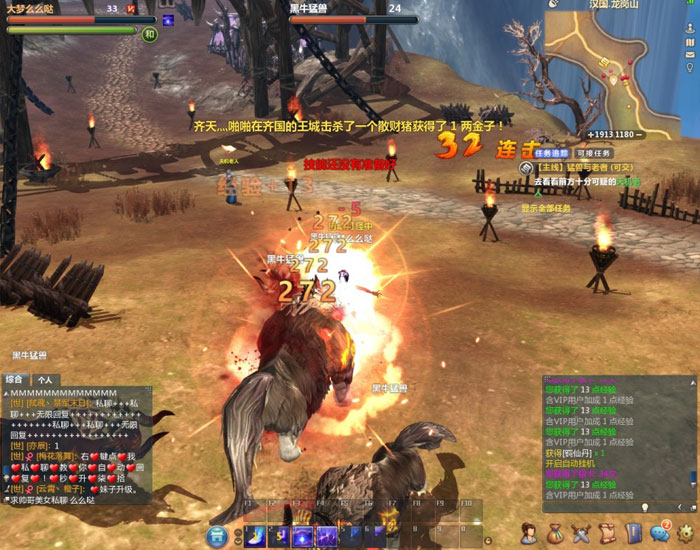Switch to the 任务追踪 quest tracking tab
The image size is (700, 550).
coord(551,153)
